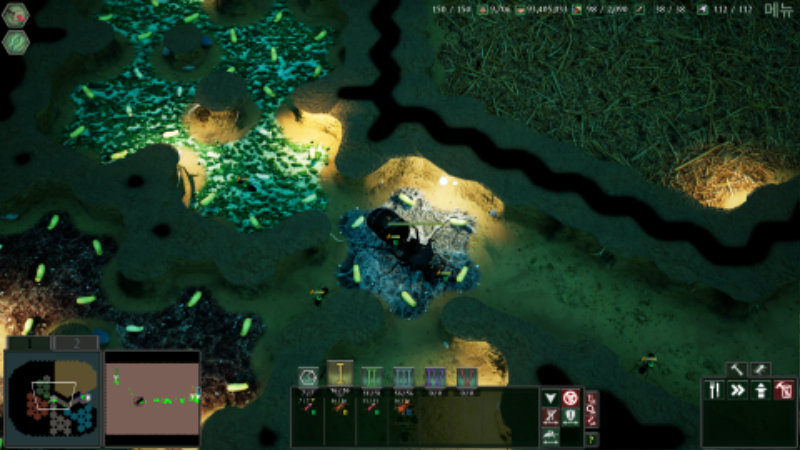
Task: Select the hexagon worker group tab
Action: 308,376
